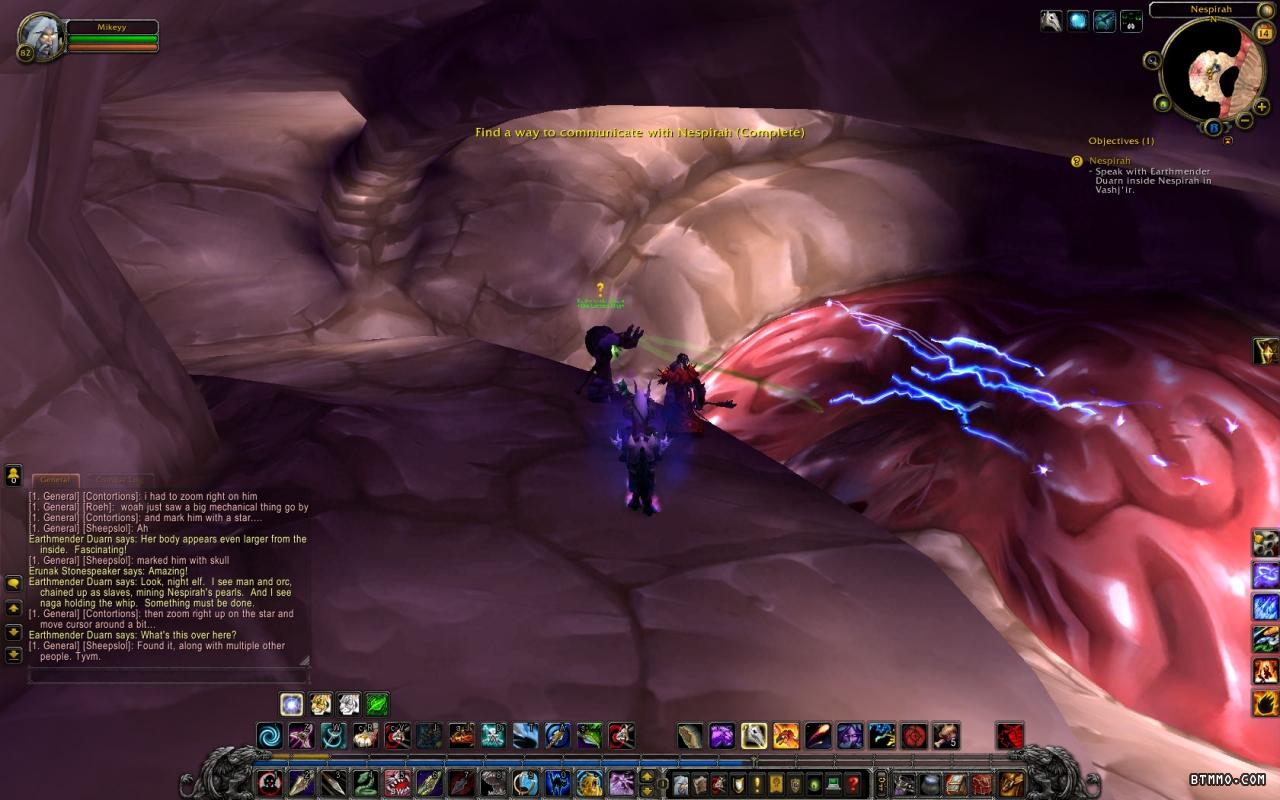This screenshot has height=800, width=1280.
Task: Click the wolf head buff icon
Action: 1051,21
